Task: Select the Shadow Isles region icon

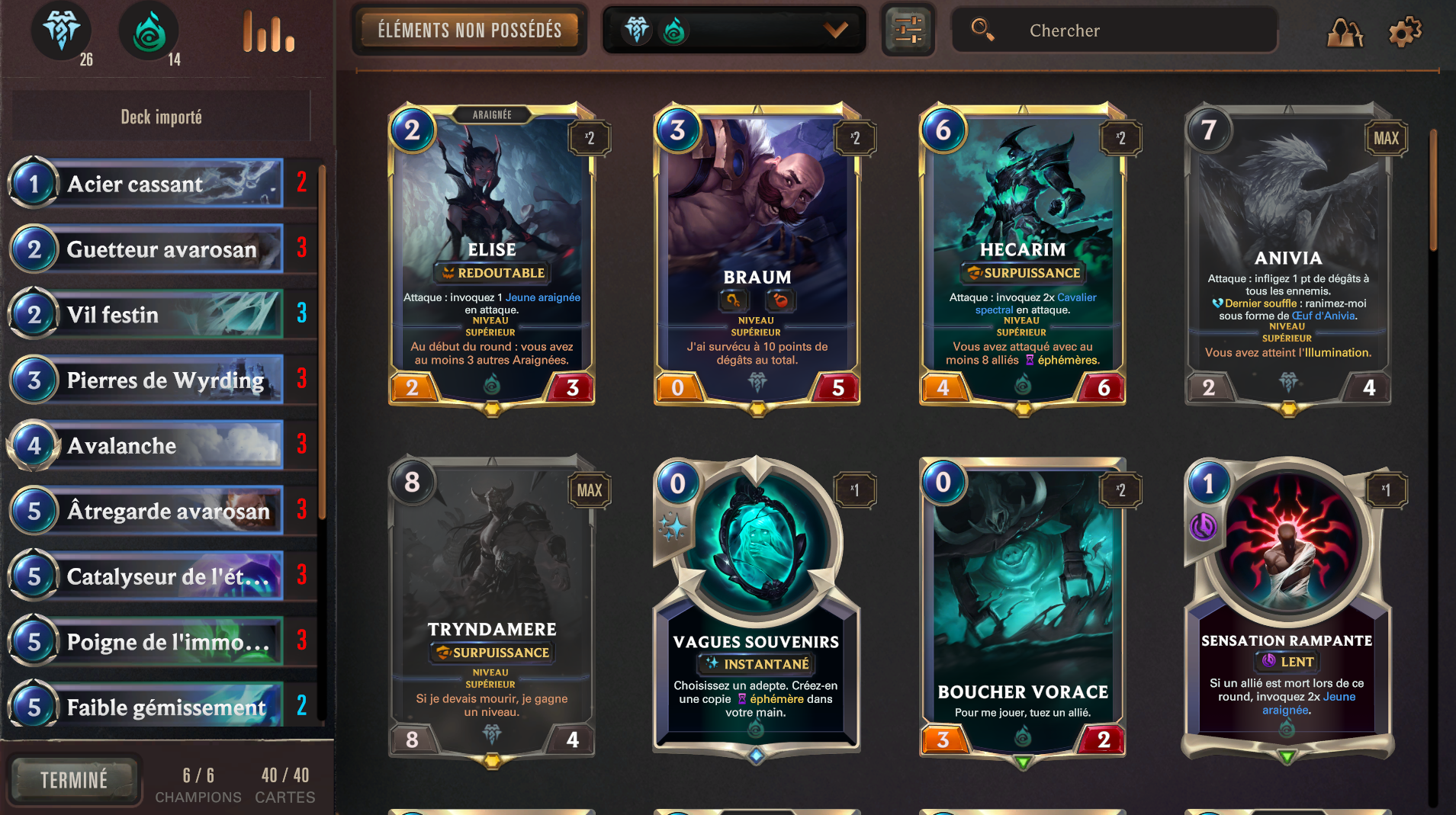Action: [149, 32]
